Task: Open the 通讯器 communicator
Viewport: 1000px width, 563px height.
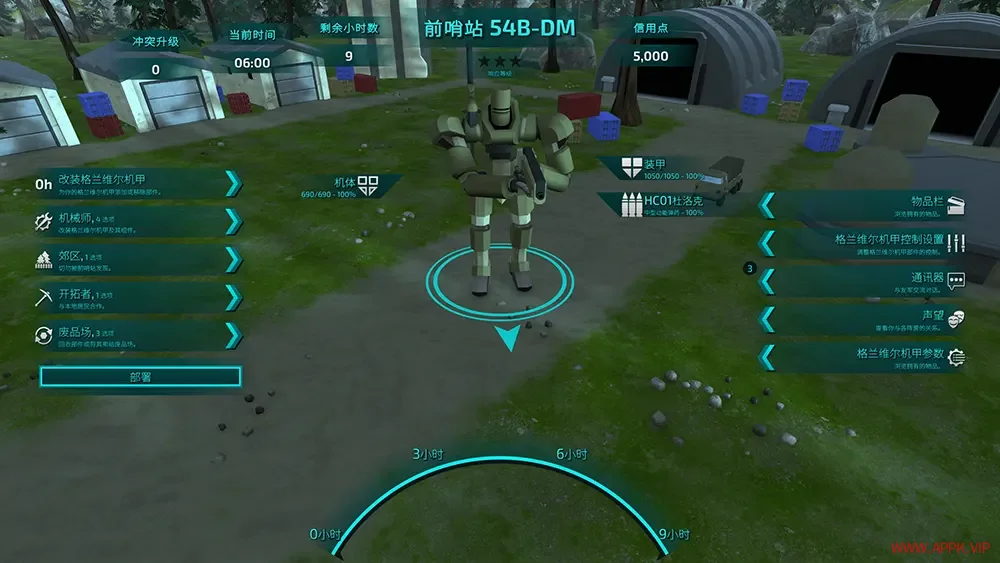Action: (865, 281)
